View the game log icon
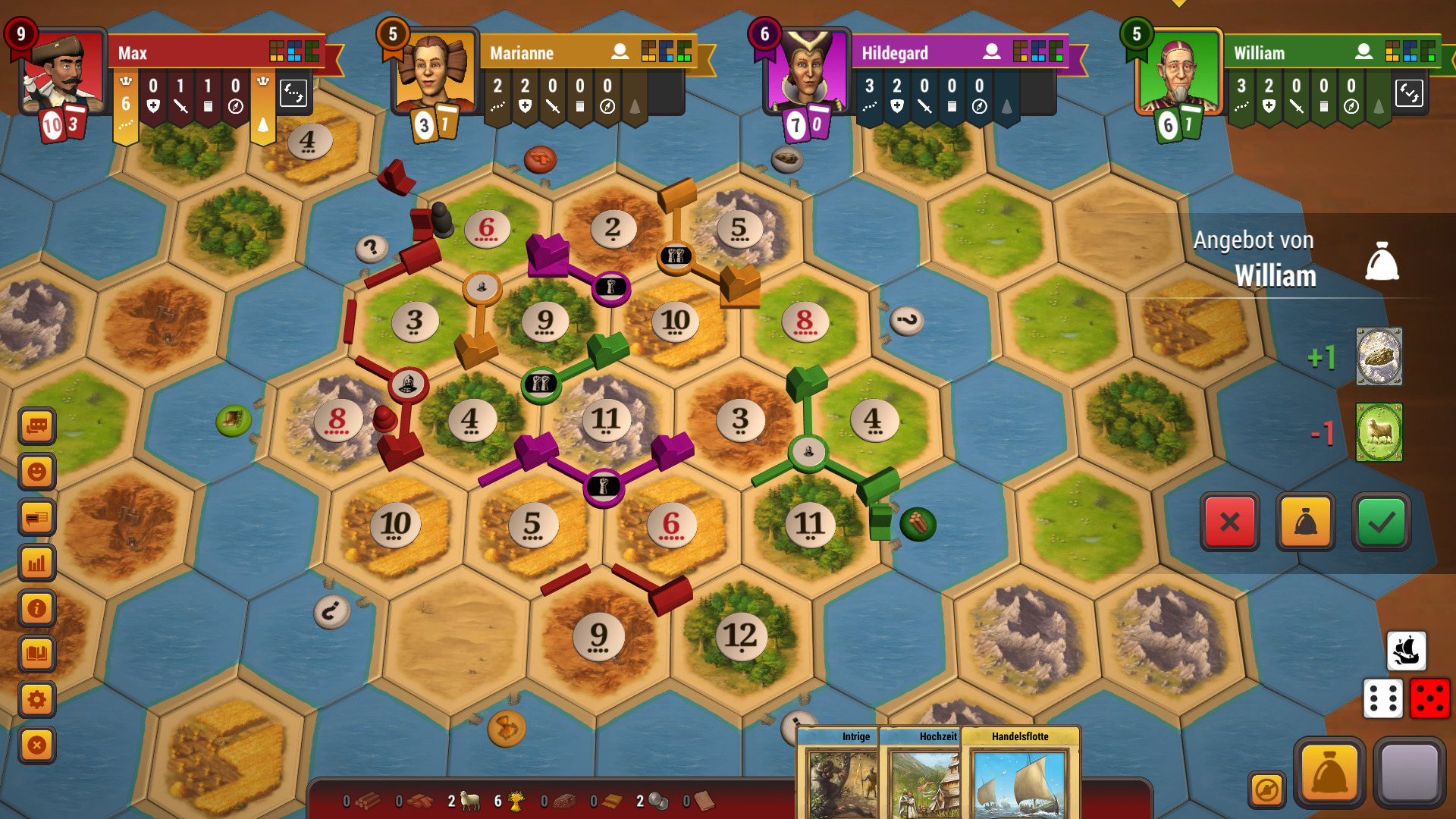1456x819 pixels. (36, 518)
